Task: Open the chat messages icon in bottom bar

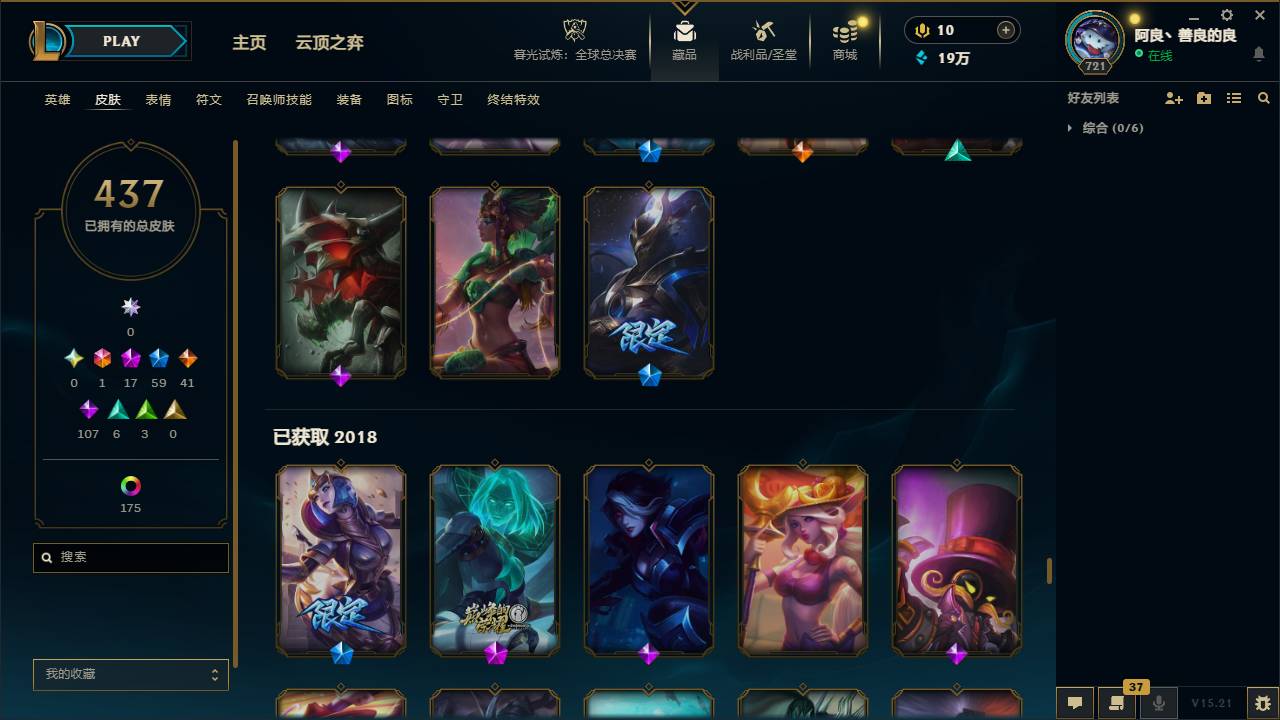Action: pos(1075,702)
